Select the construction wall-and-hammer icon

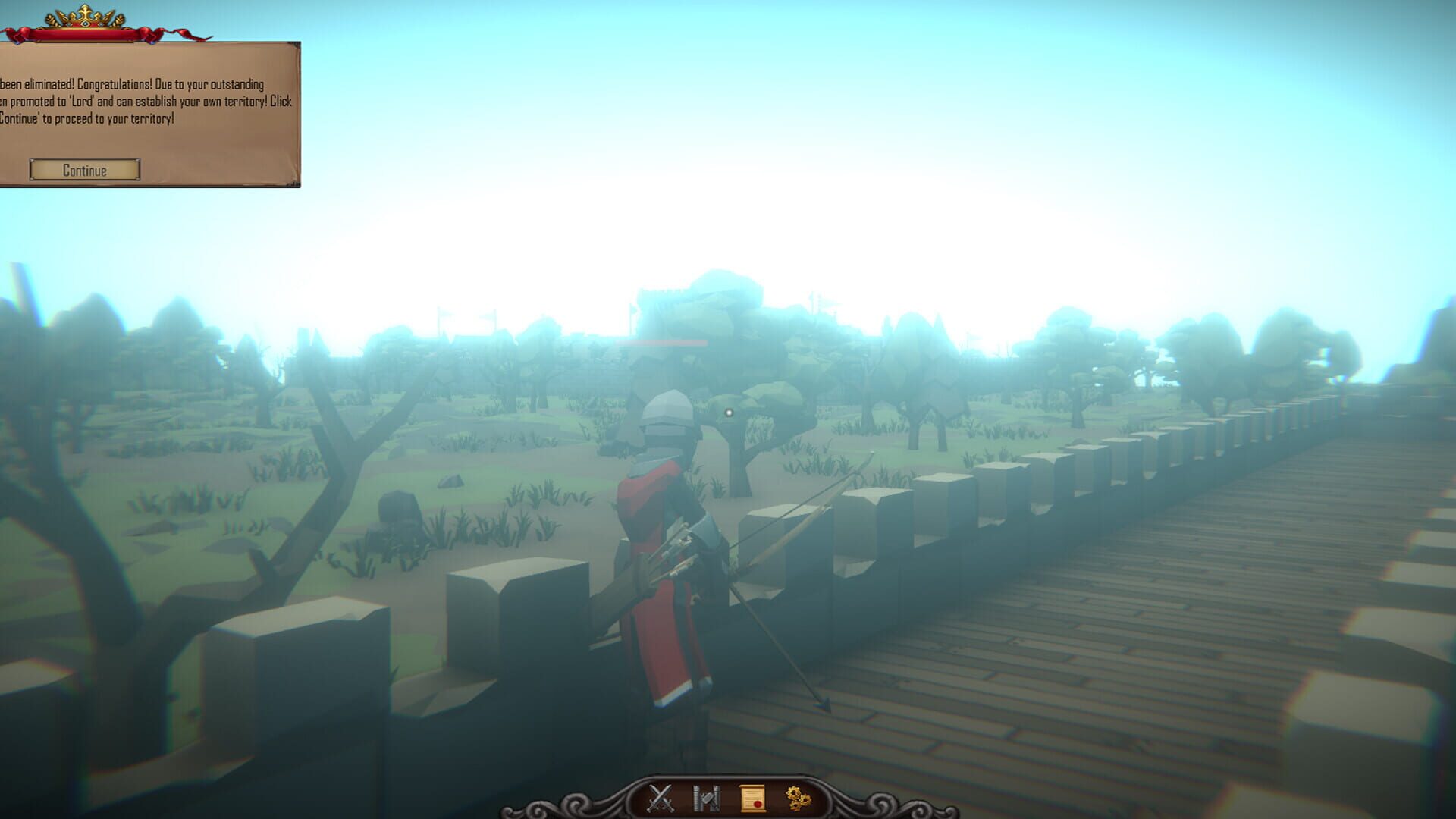[707, 797]
